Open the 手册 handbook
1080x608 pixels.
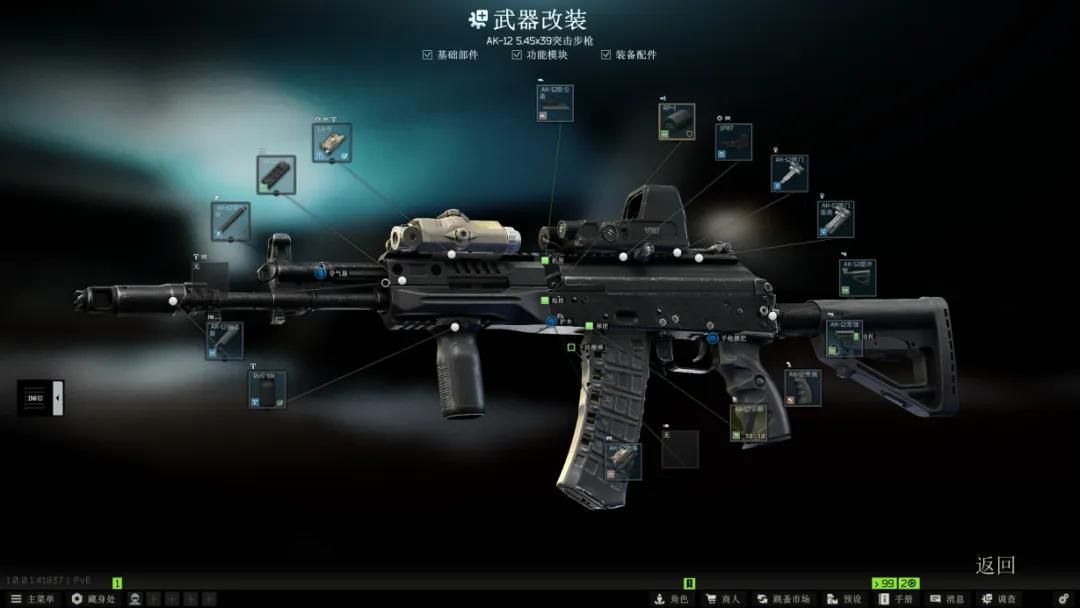[896, 599]
